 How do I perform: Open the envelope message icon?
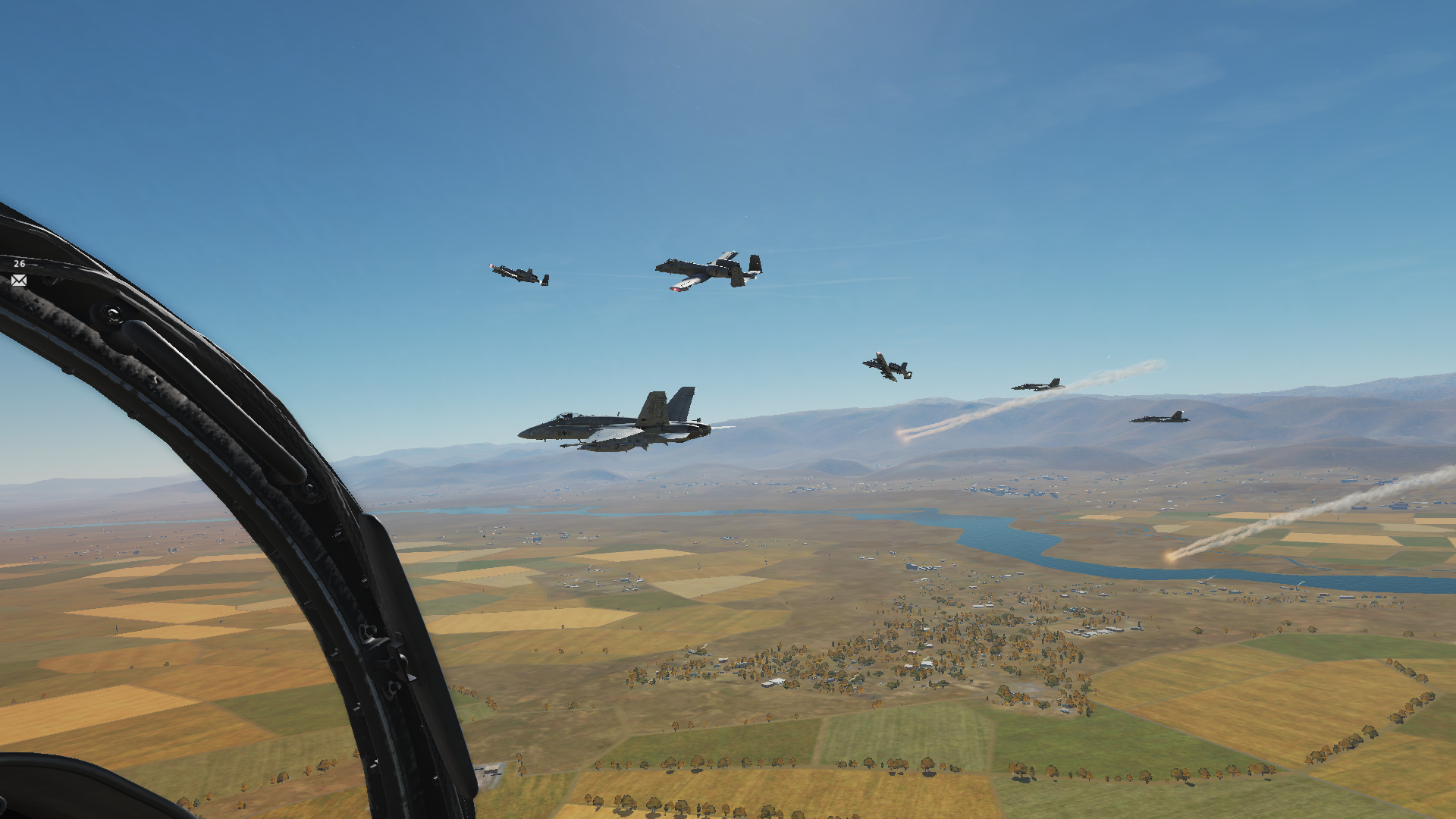coord(19,281)
